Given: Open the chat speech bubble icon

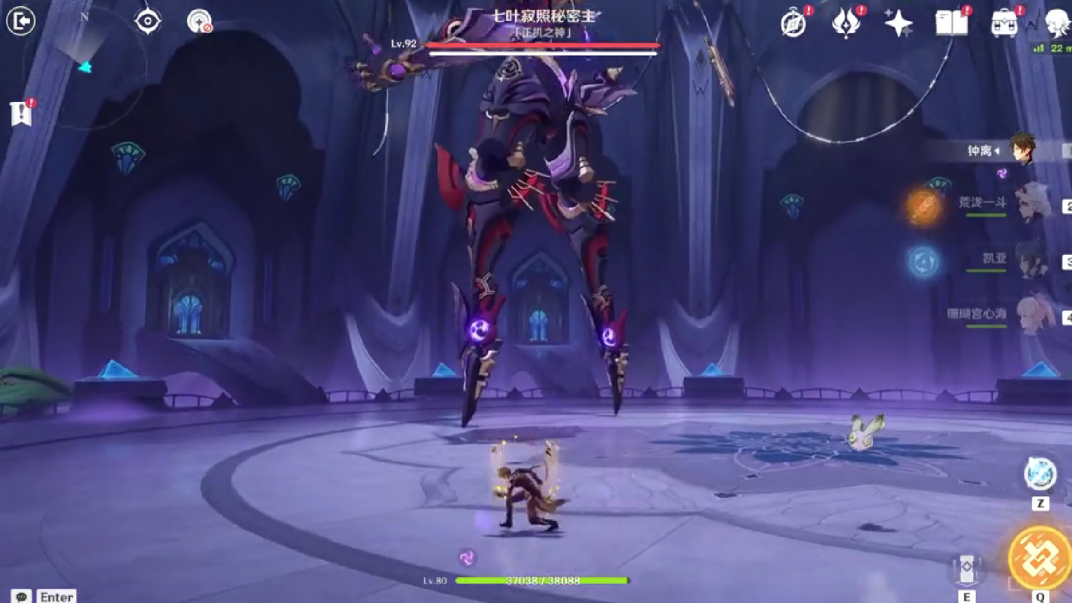Looking at the screenshot, I should click(x=21, y=596).
